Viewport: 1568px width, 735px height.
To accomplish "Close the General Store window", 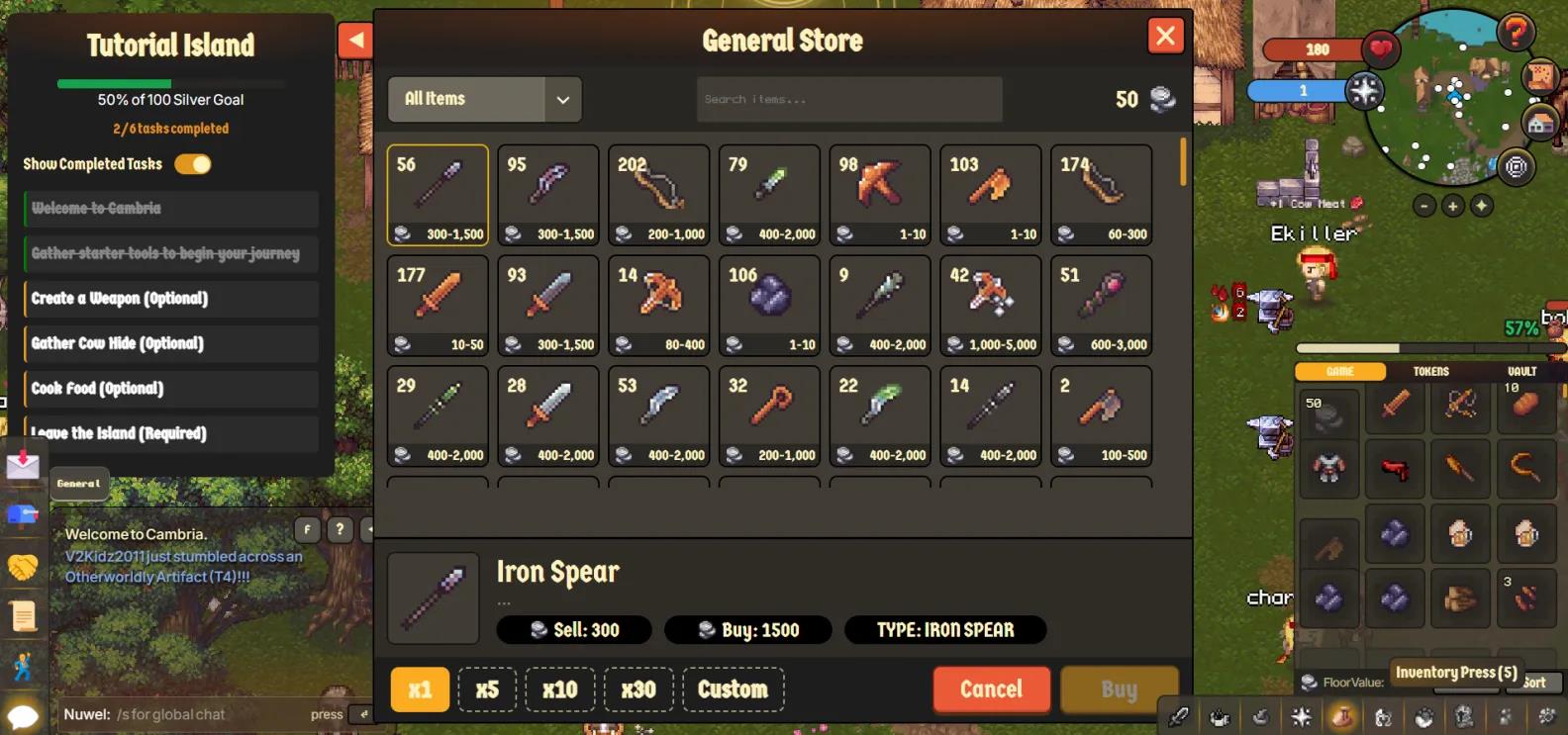I will (x=1165, y=37).
